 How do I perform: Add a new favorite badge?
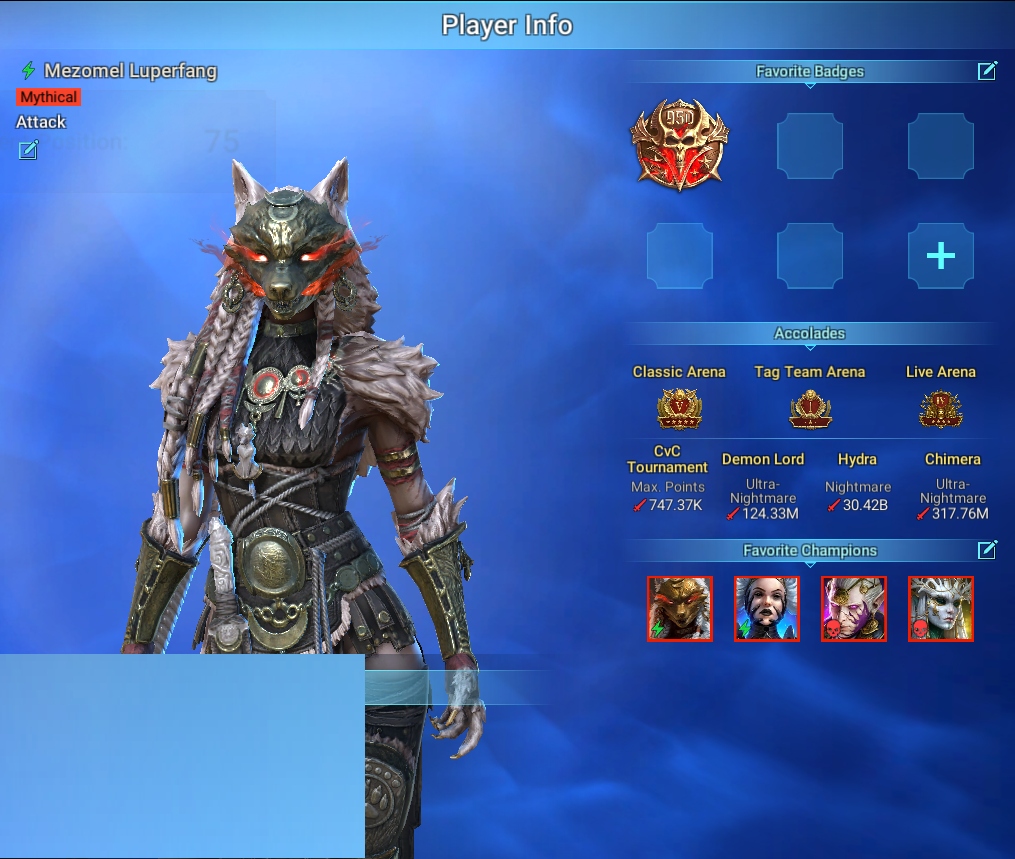[940, 256]
